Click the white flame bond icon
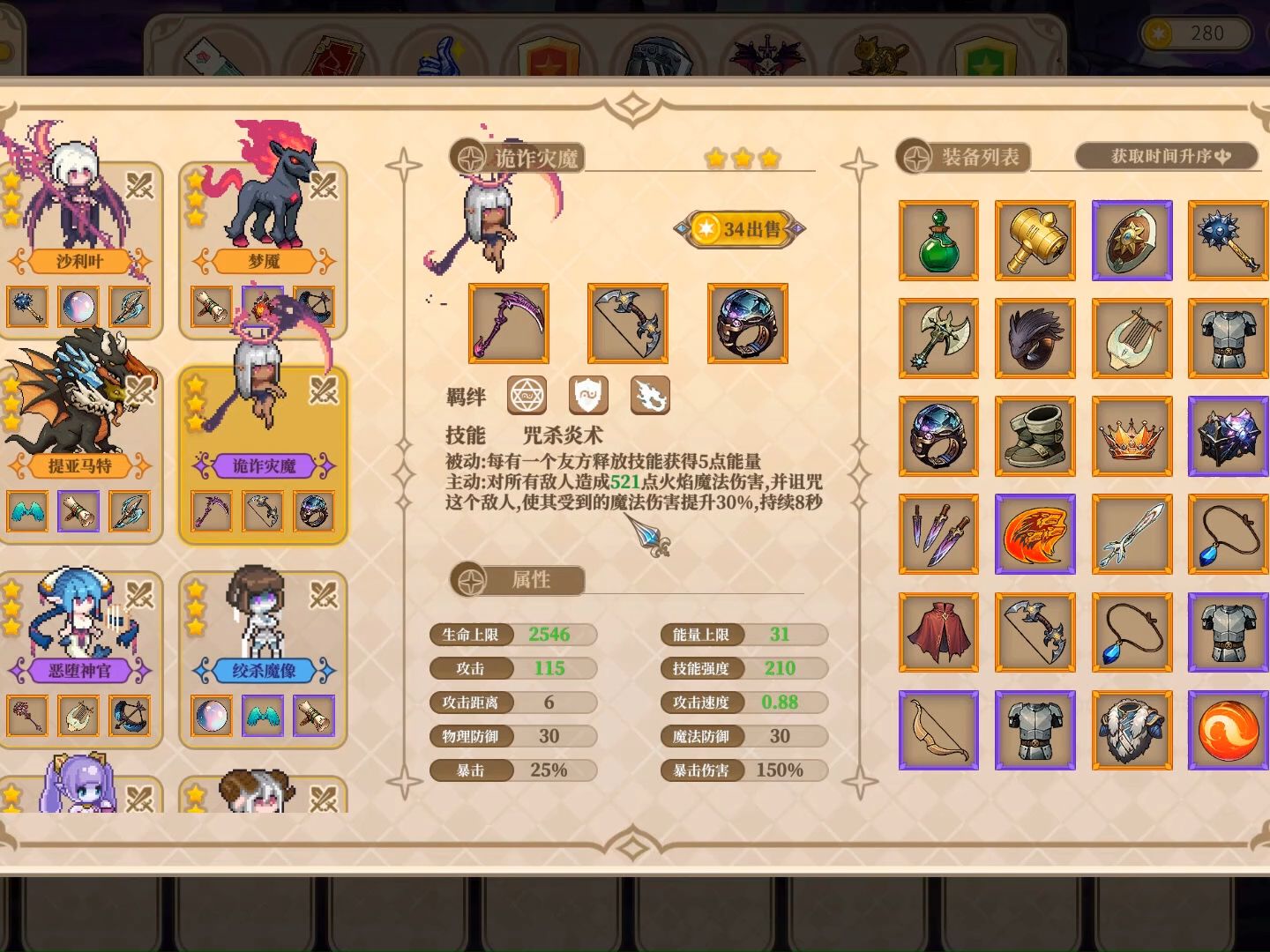Viewport: 1270px width, 952px height. coord(651,396)
